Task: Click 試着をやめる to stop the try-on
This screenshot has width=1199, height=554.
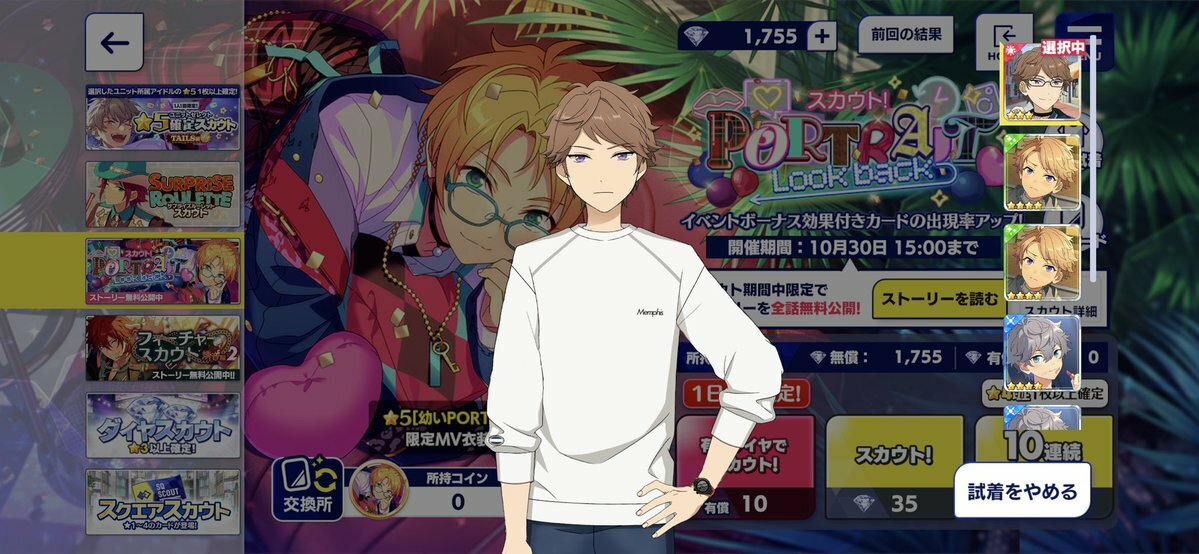Action: [x=1021, y=490]
